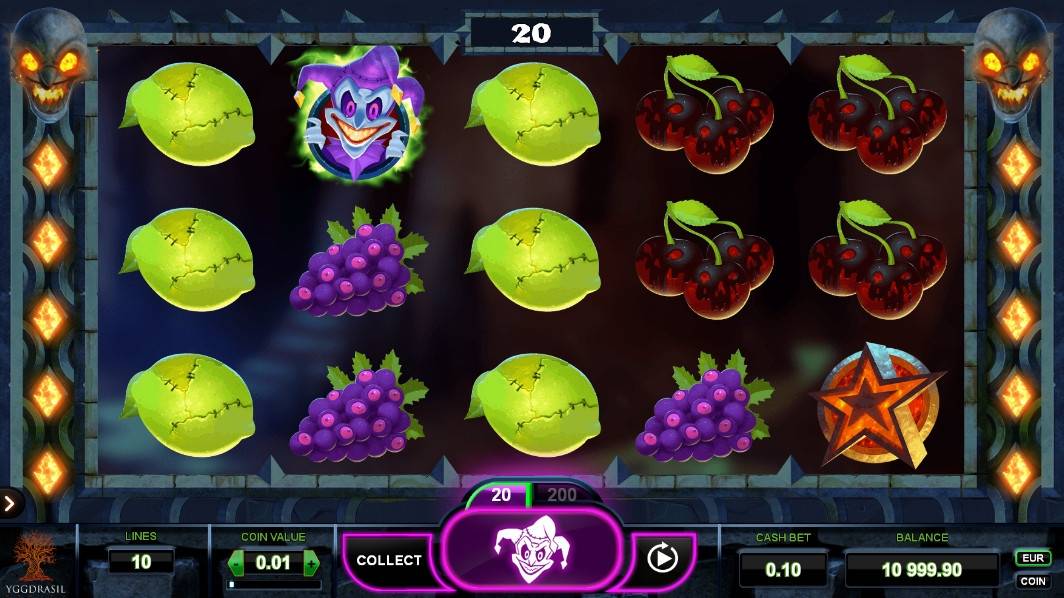The image size is (1064, 598).
Task: Increase coin value with the plus arrow
Action: 311,563
